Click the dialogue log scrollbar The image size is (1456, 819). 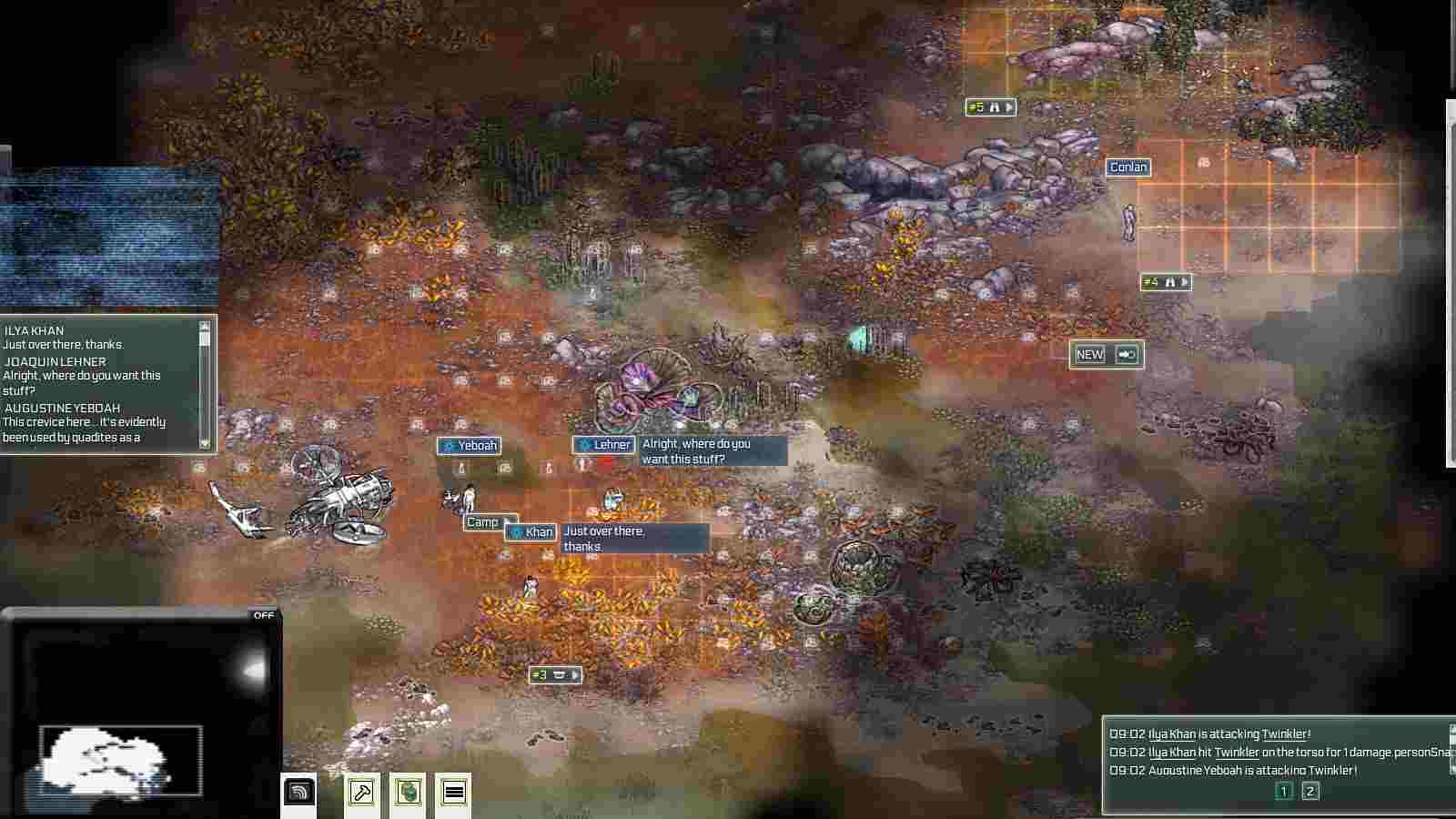[x=205, y=382]
